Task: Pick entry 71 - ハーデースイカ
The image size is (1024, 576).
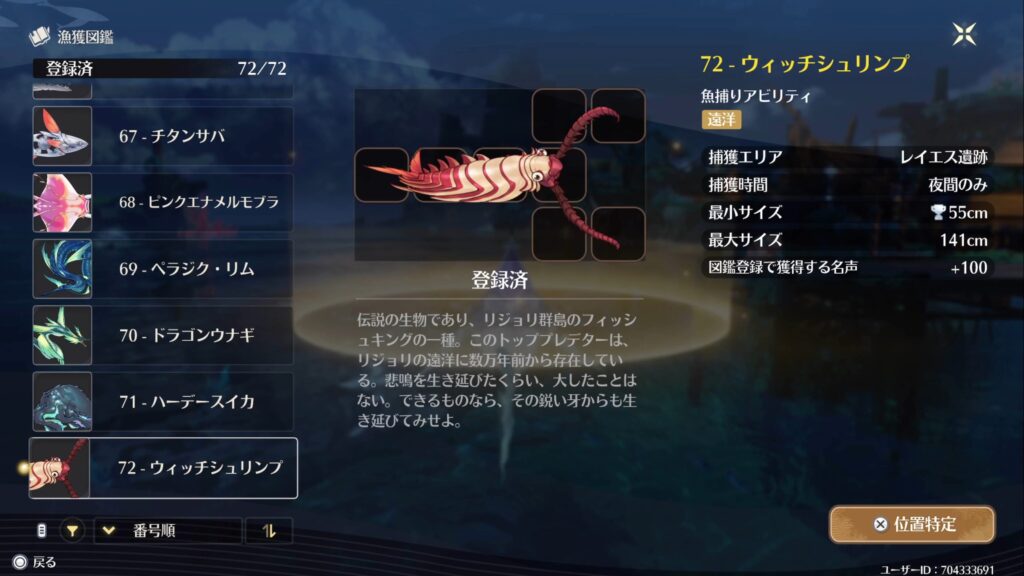Action: click(x=163, y=402)
